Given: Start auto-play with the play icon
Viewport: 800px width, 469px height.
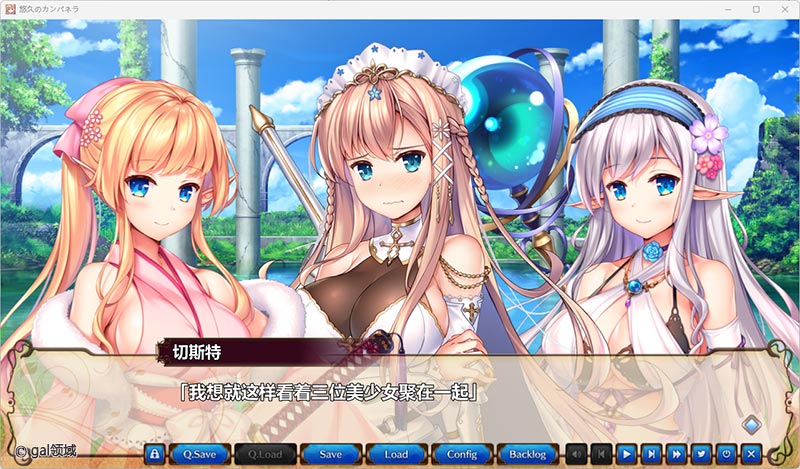Looking at the screenshot, I should [627, 453].
